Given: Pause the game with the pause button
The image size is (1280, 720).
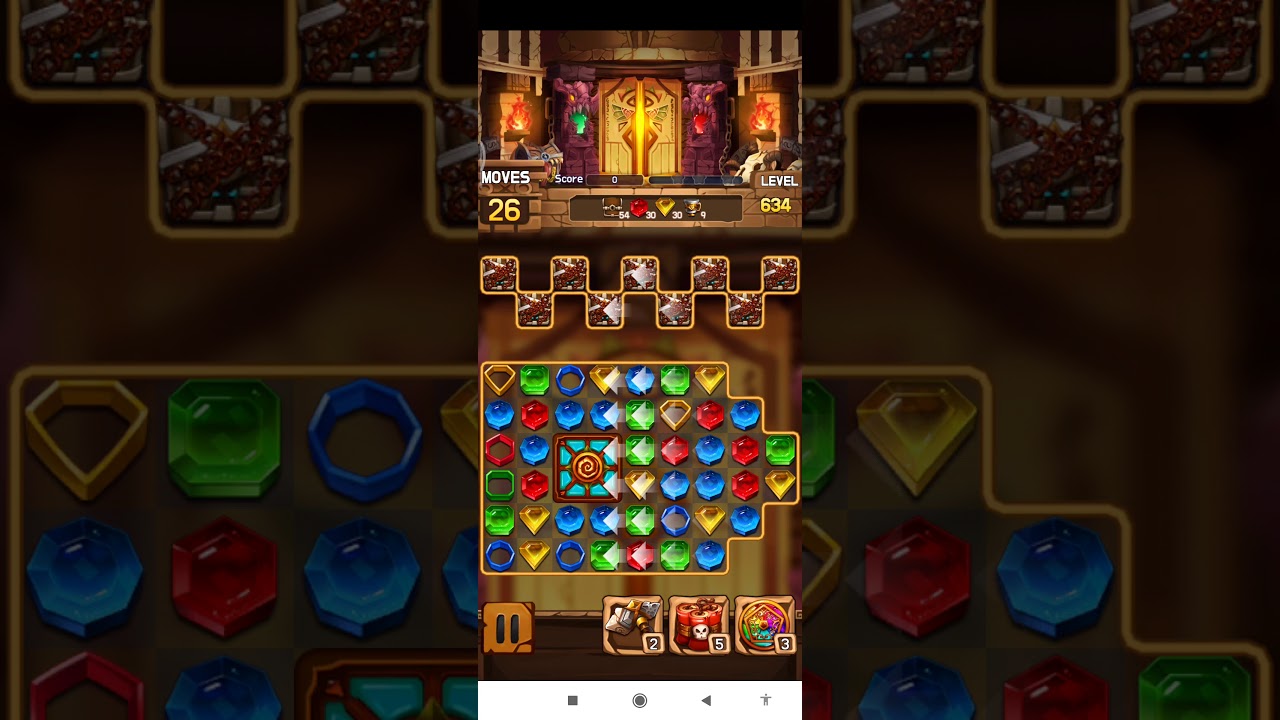Looking at the screenshot, I should tap(508, 628).
